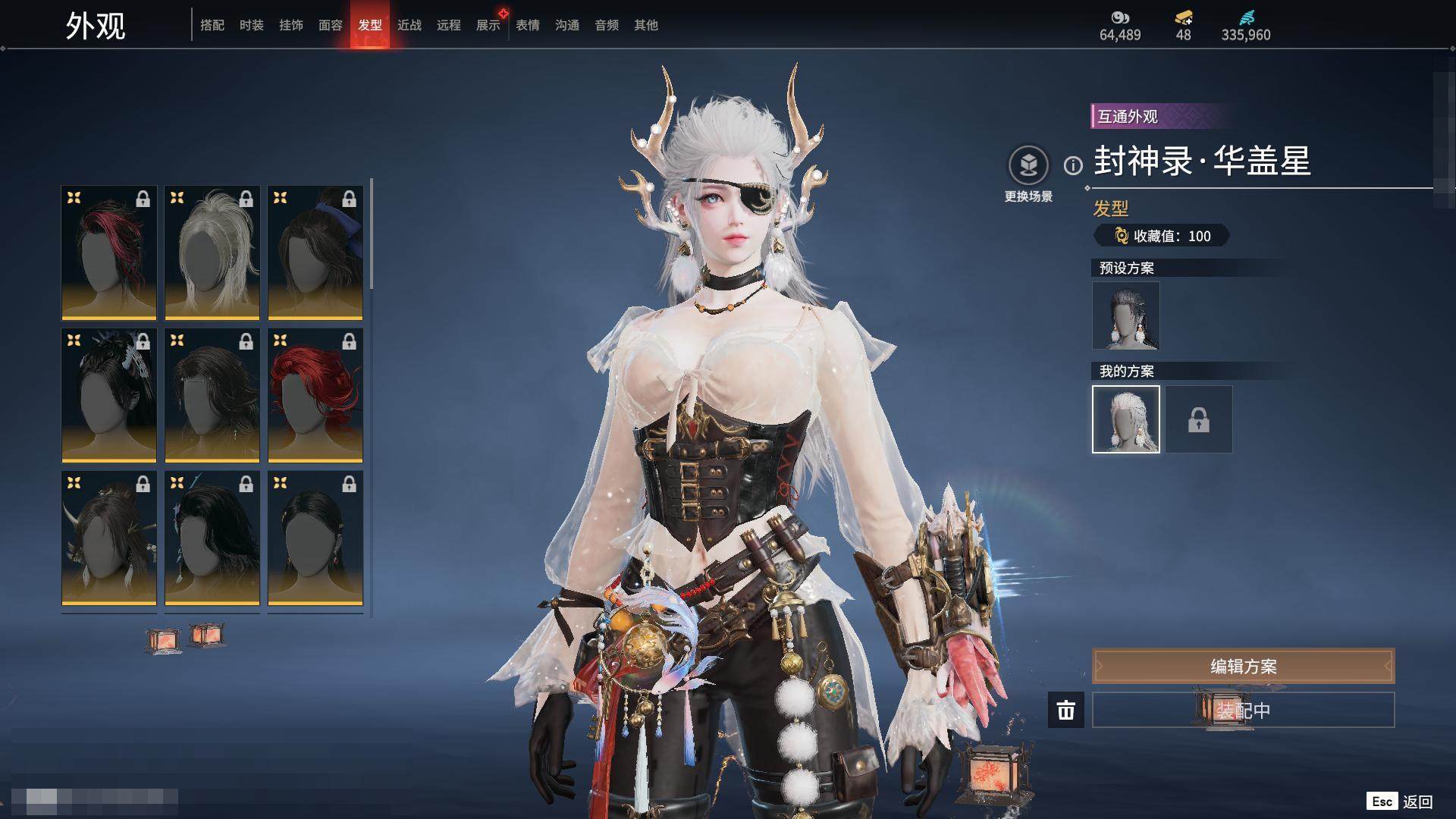Delete scheme with the trash can button

point(1066,710)
